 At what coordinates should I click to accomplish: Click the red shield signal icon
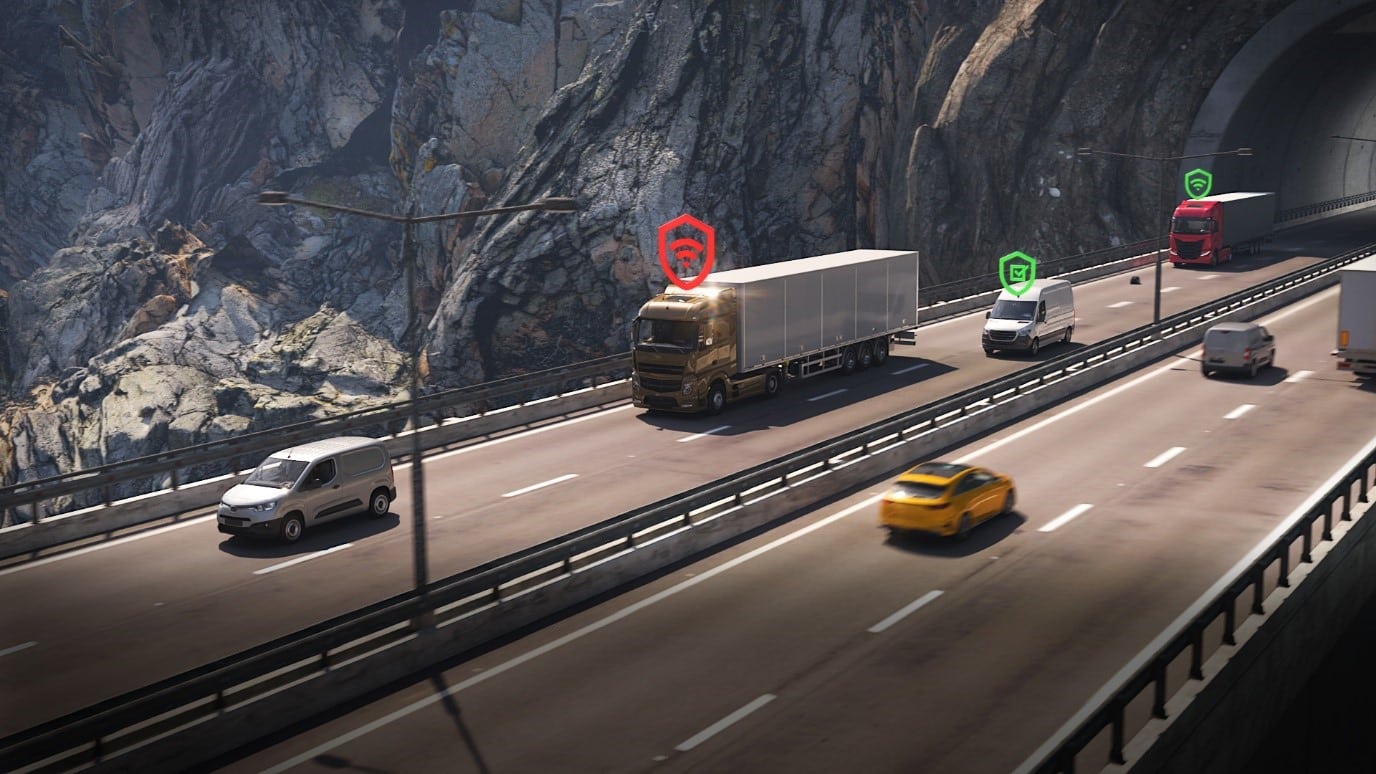tap(686, 251)
